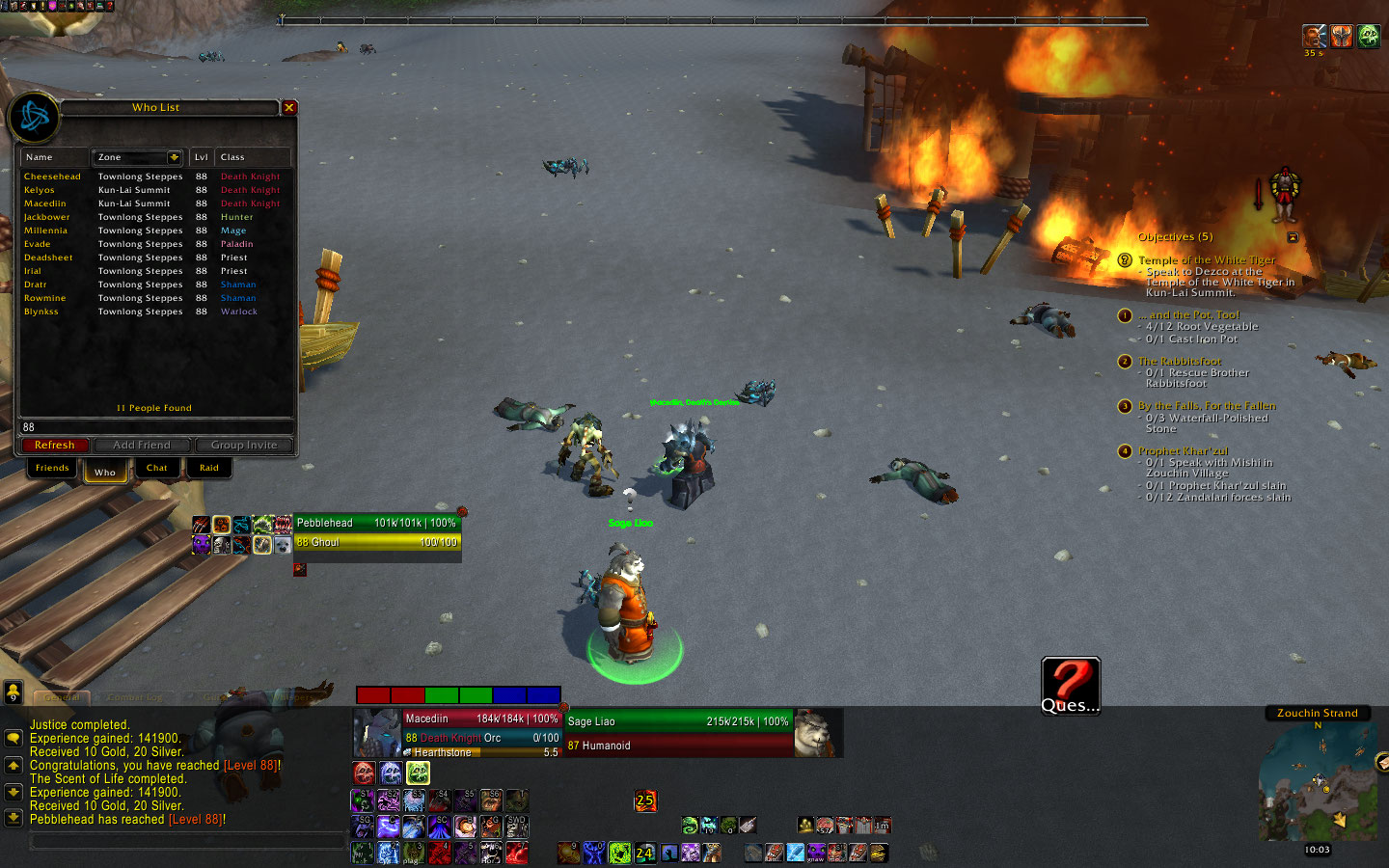
Task: Open the Zone column dropdown
Action: (175, 157)
